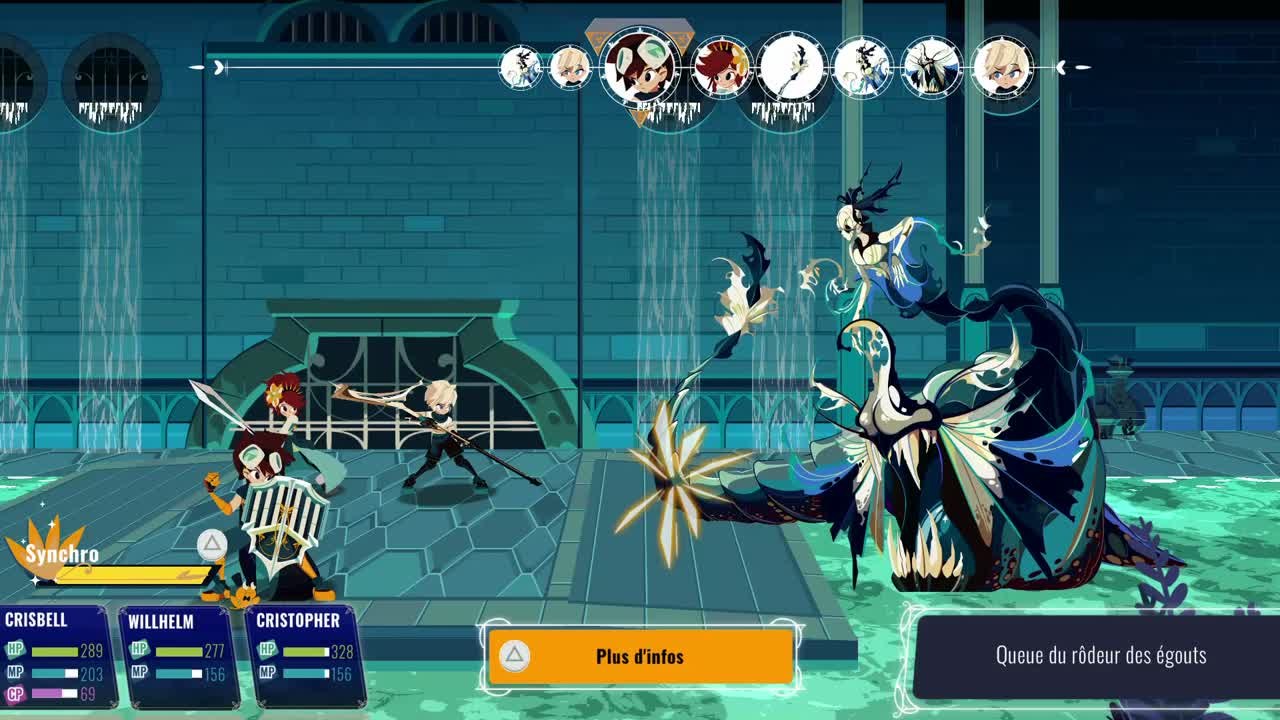Click the Plus d'infos button
Image resolution: width=1280 pixels, height=720 pixels.
tap(640, 656)
